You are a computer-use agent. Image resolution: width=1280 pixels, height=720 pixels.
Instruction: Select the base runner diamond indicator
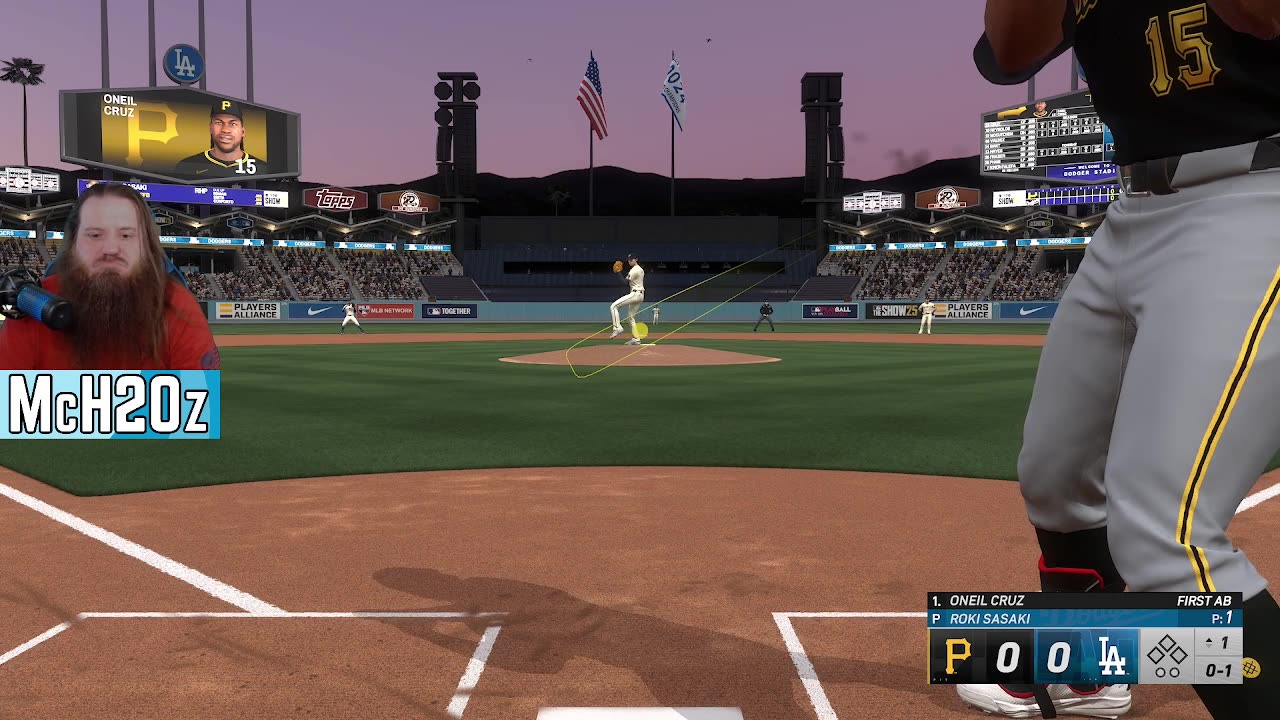point(1166,657)
